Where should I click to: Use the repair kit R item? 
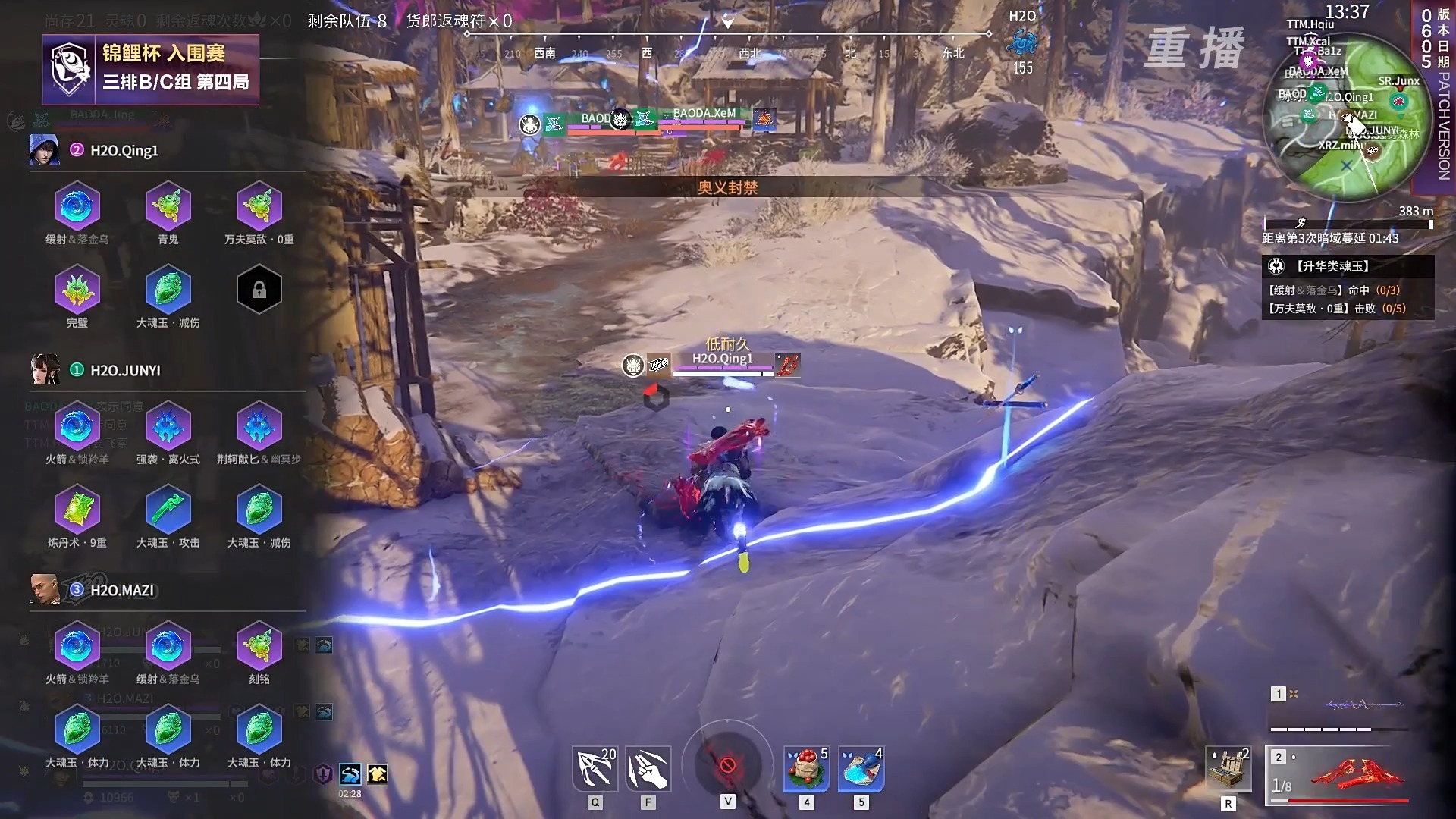click(1228, 770)
